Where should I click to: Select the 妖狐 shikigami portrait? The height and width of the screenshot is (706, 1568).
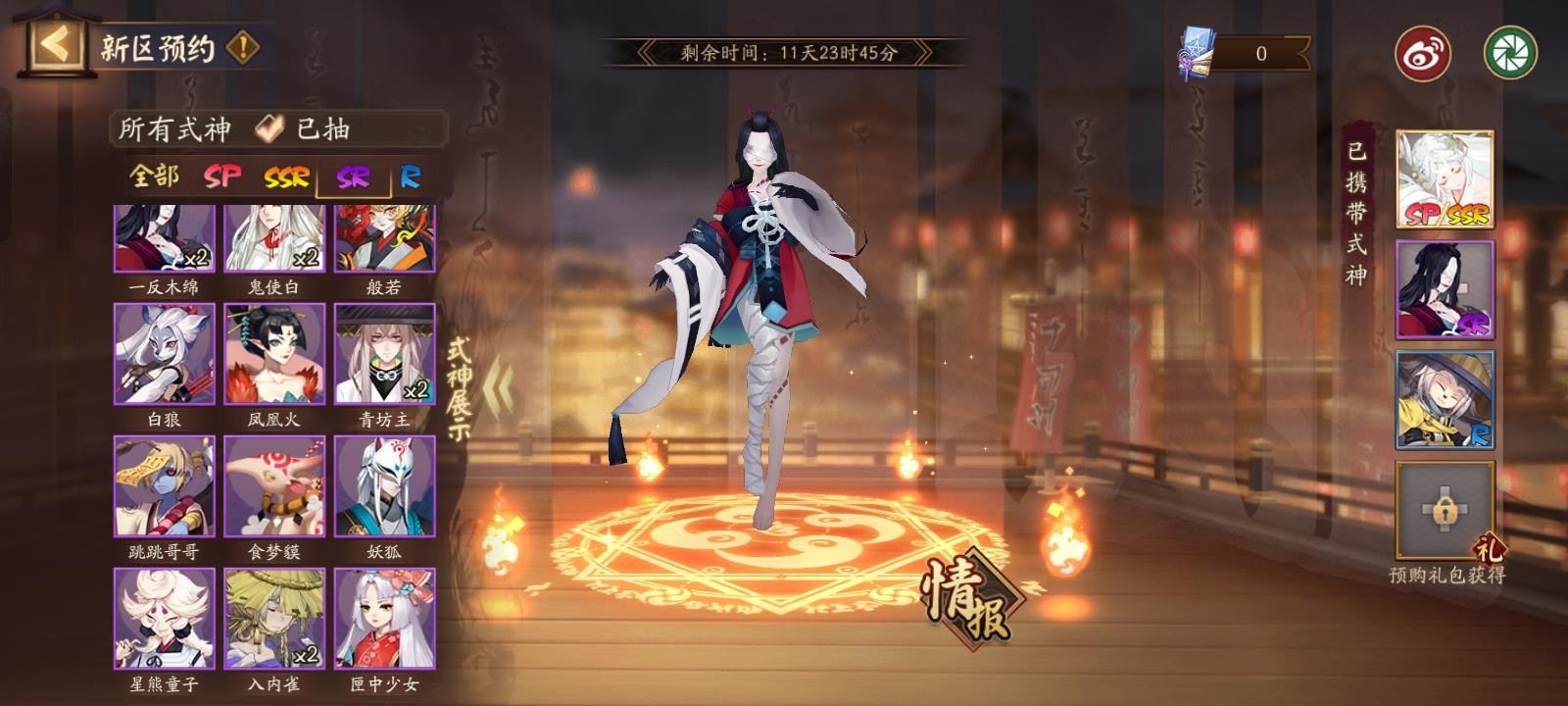pyautogui.click(x=382, y=488)
